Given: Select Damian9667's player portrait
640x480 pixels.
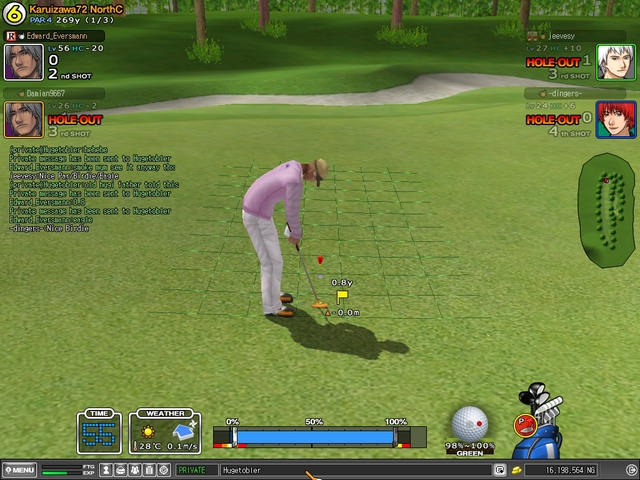Looking at the screenshot, I should 24,120.
